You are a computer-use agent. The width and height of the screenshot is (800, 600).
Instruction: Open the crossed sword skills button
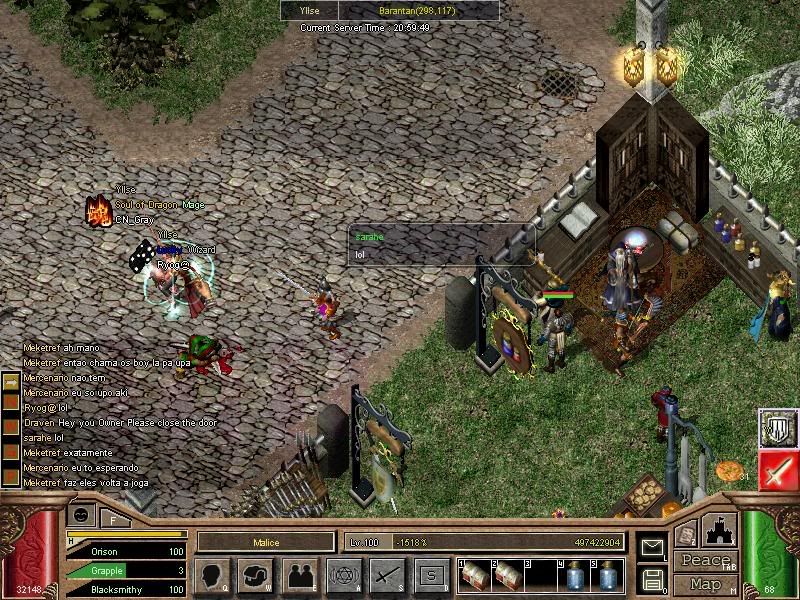coord(387,576)
